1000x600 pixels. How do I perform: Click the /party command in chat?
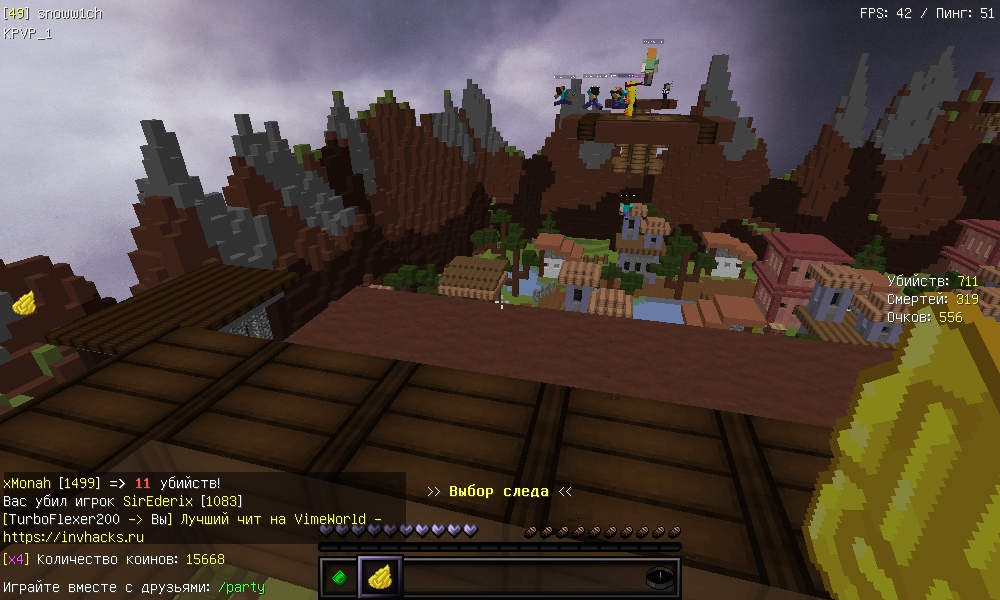tap(241, 587)
